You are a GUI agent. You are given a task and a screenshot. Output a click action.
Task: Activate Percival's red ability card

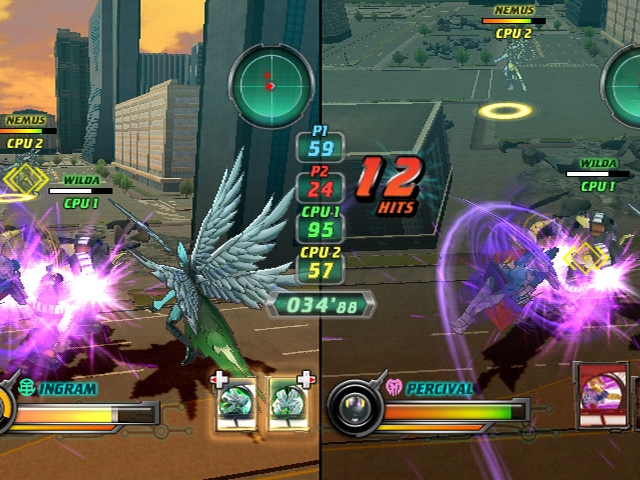[606, 397]
